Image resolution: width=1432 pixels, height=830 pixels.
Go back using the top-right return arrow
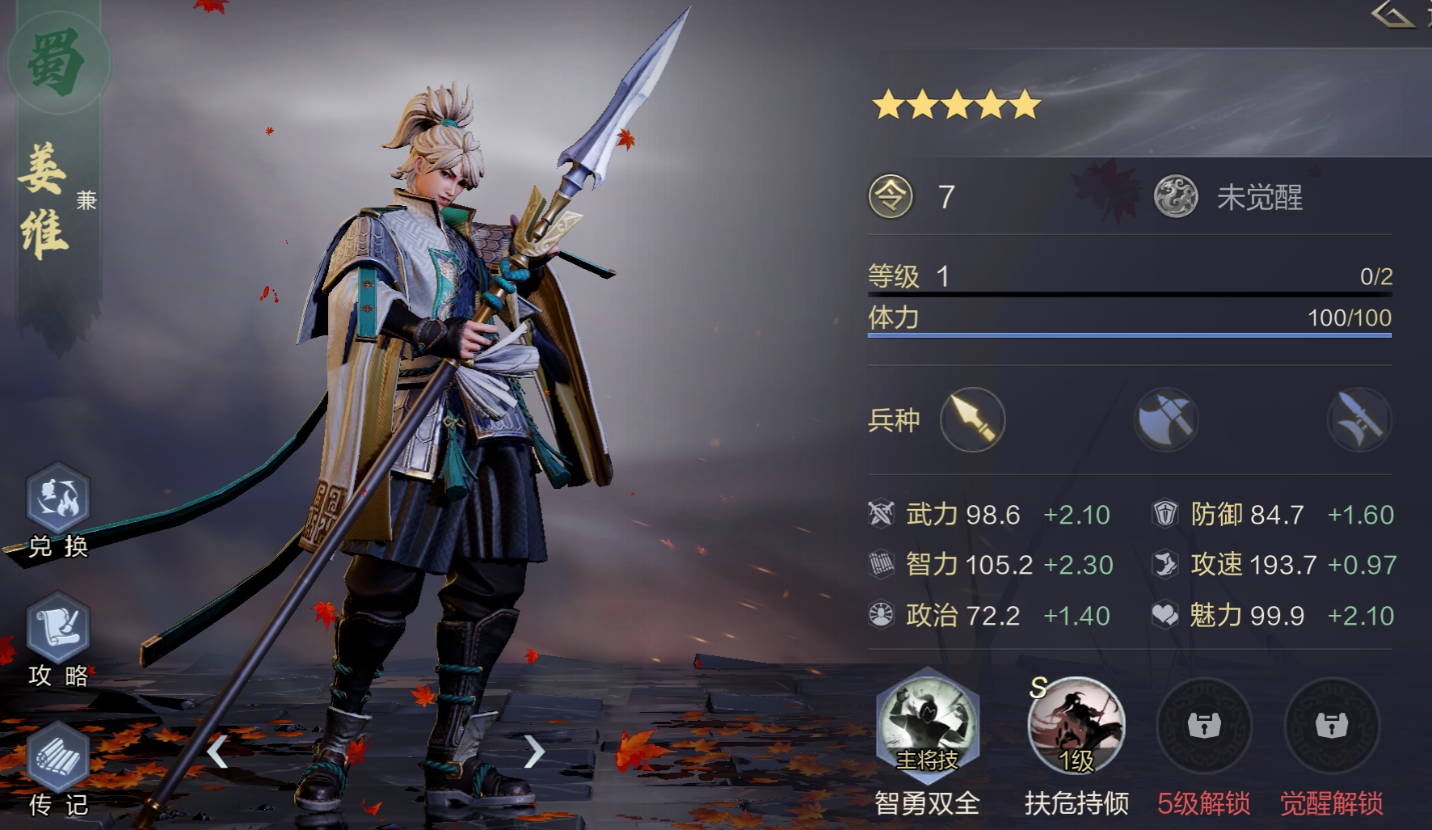(1394, 14)
